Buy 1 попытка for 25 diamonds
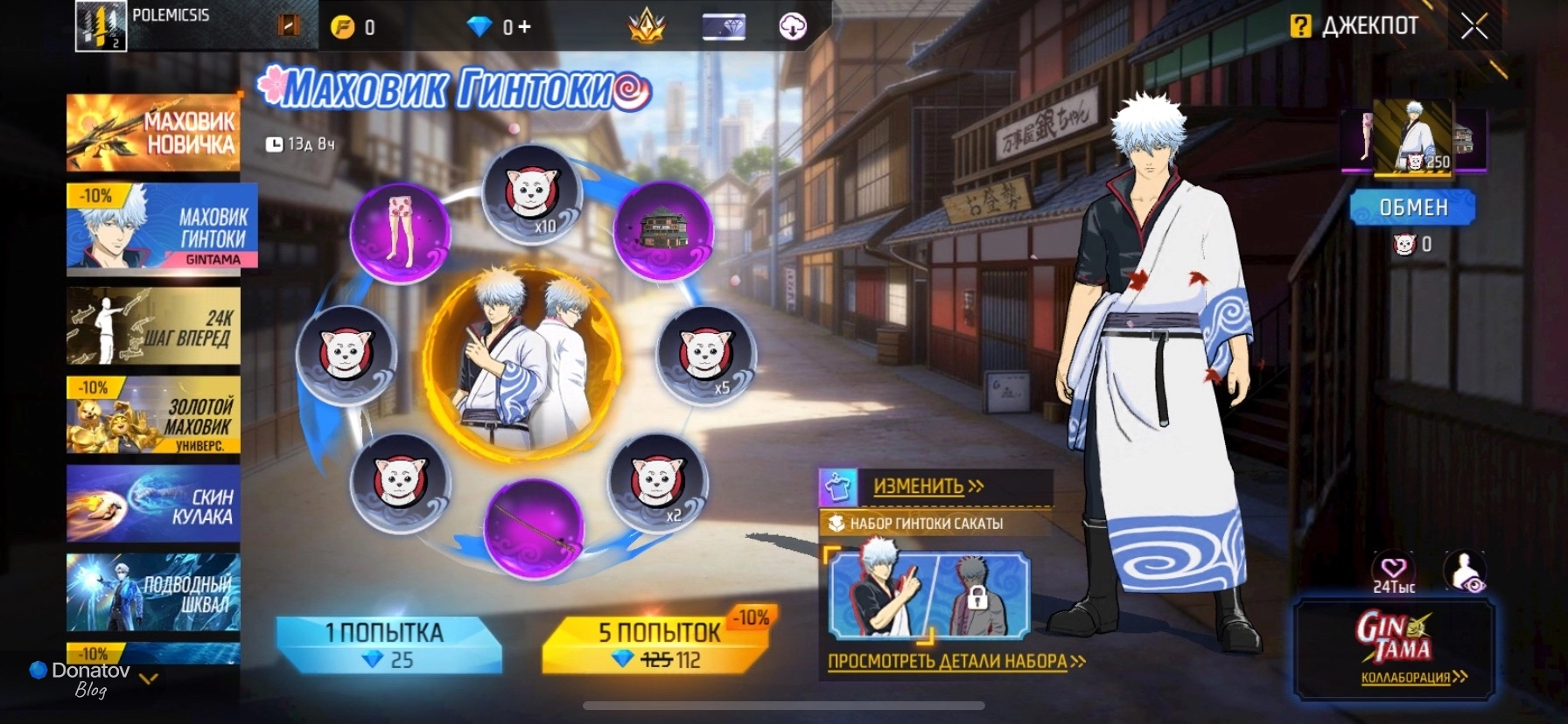Viewport: 1568px width, 724px height. coord(388,645)
